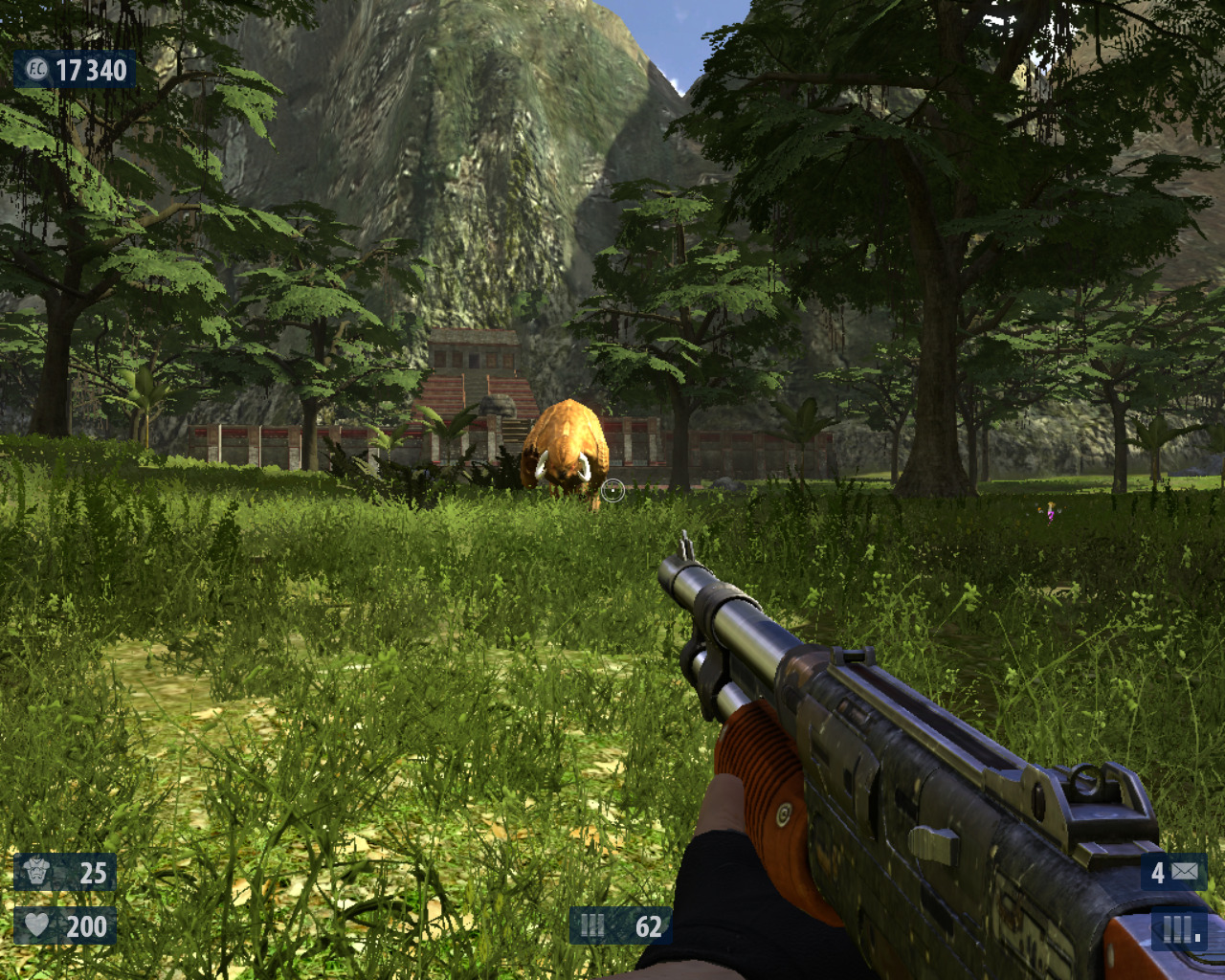Screen dimensions: 1225x980
Task: Open the unread messages envelope icon
Action: pyautogui.click(x=1185, y=872)
